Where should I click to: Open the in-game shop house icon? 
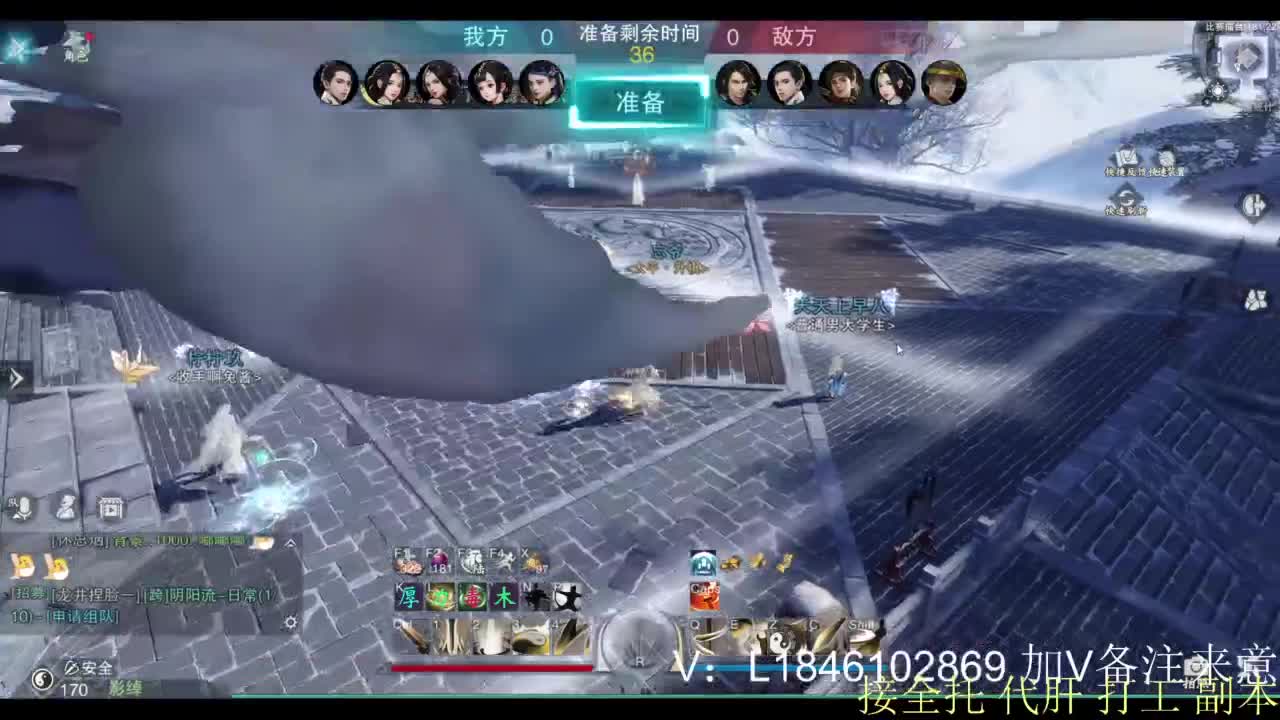click(110, 508)
